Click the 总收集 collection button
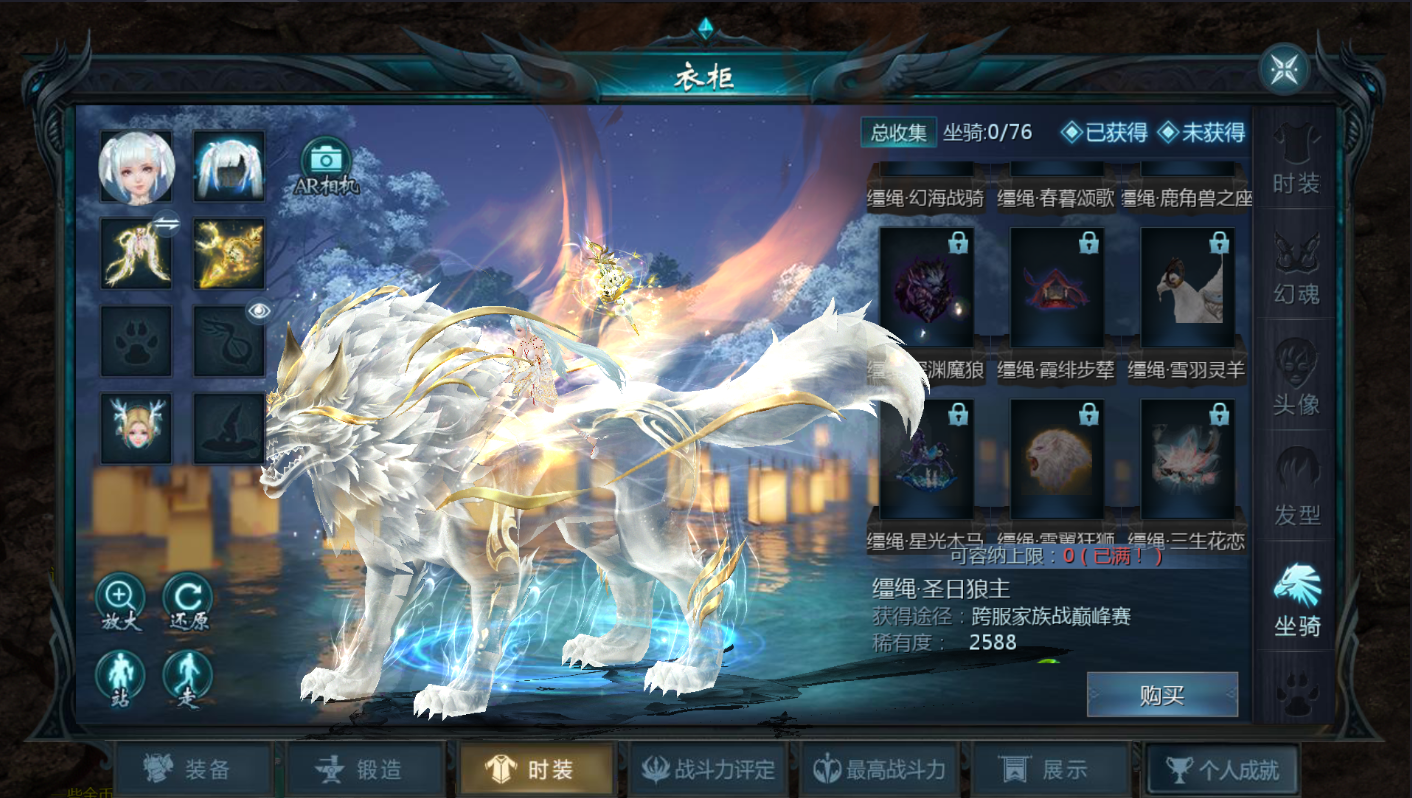 [x=898, y=130]
